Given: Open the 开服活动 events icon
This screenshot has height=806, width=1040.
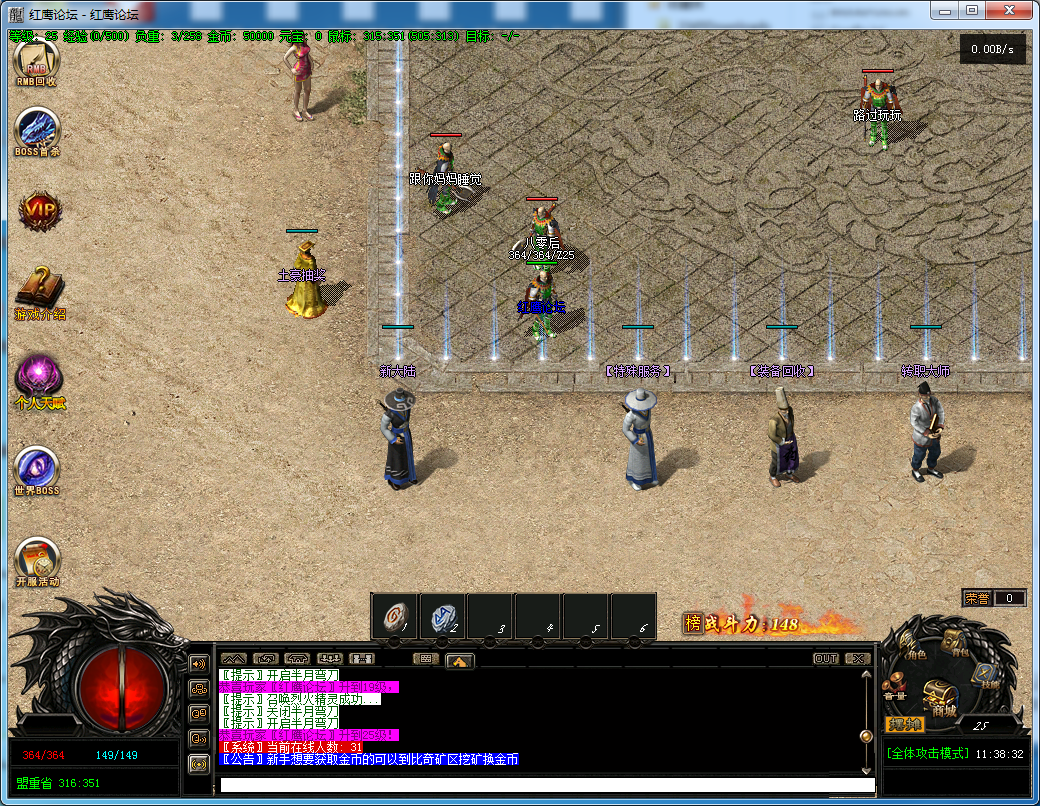Looking at the screenshot, I should 37,559.
